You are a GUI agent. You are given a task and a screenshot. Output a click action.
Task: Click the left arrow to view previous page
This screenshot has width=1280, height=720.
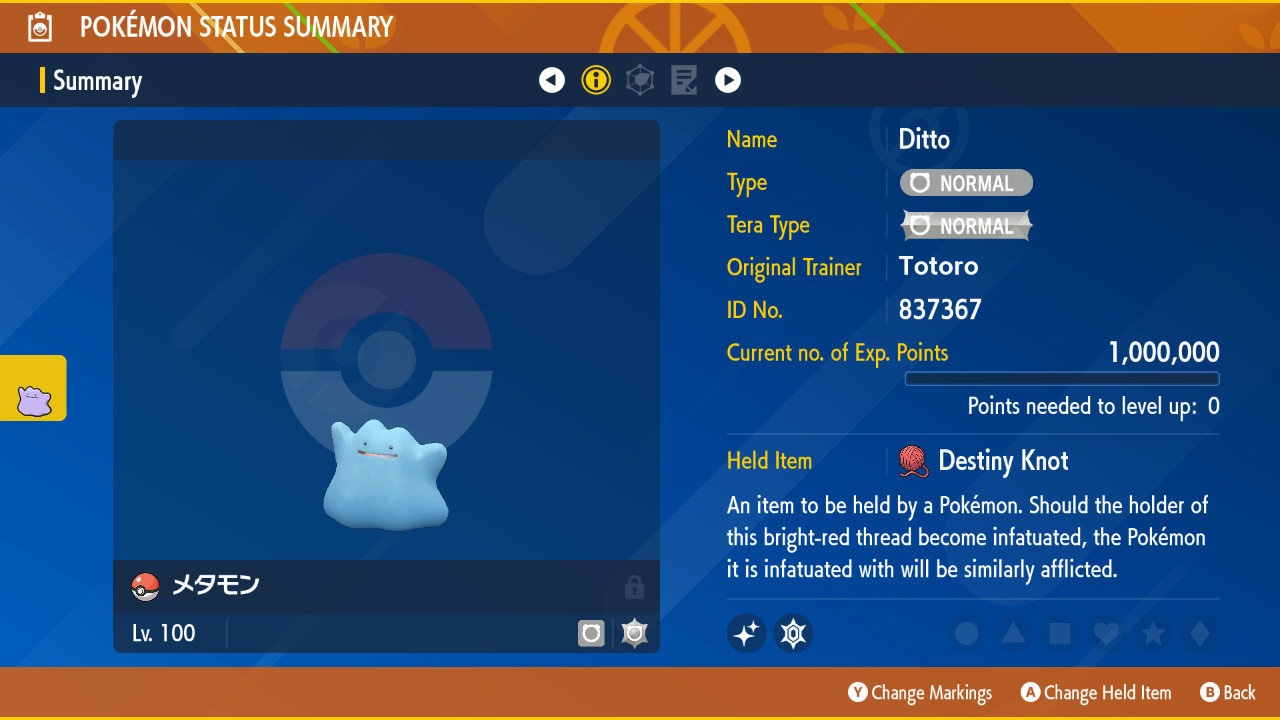552,79
